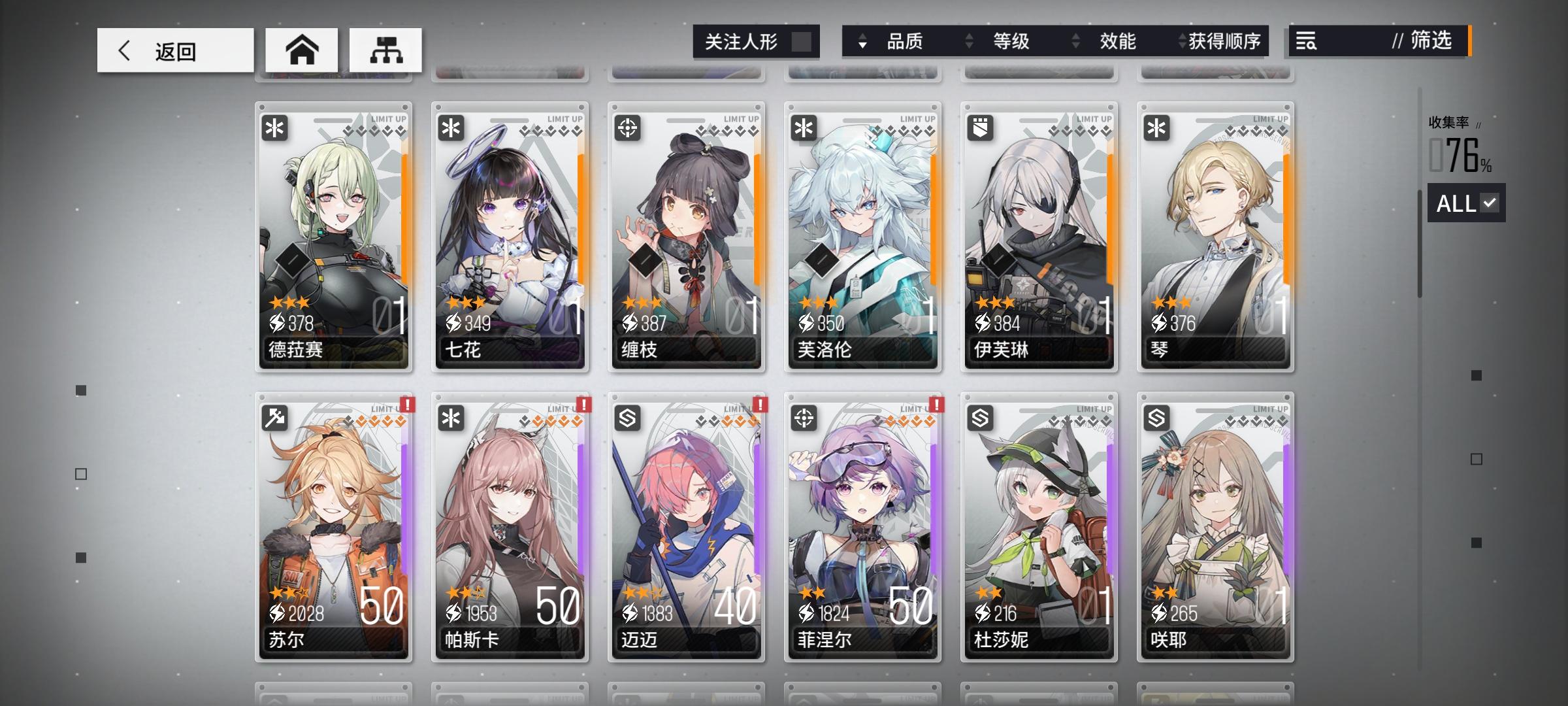Select the home icon in top bar
Screen dimensions: 1568x706
click(302, 49)
